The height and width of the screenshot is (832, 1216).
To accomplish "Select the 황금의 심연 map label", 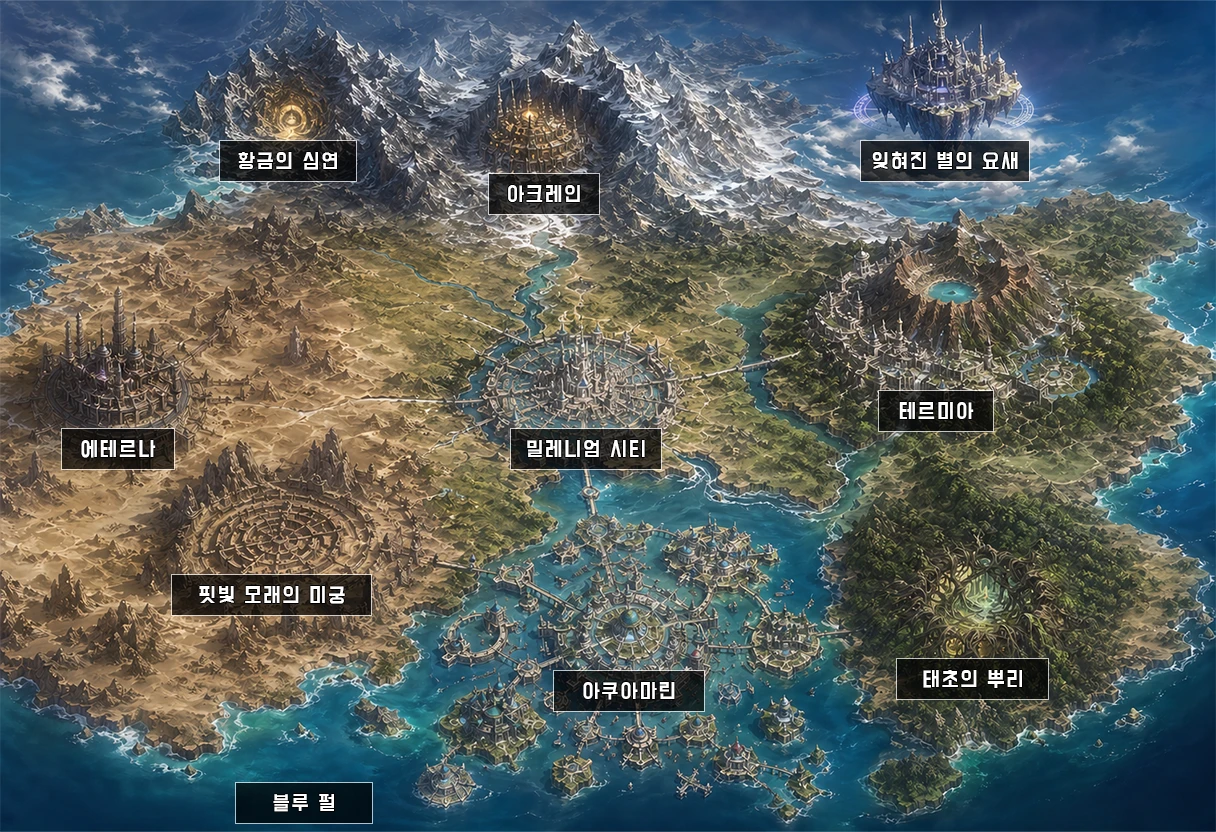I will tap(288, 161).
